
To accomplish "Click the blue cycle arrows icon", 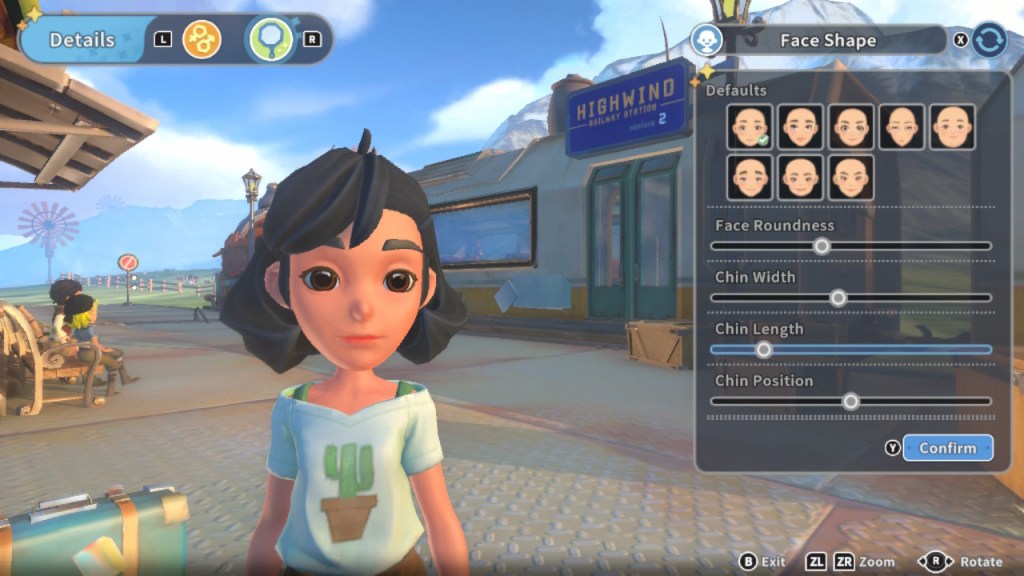I will [x=989, y=40].
